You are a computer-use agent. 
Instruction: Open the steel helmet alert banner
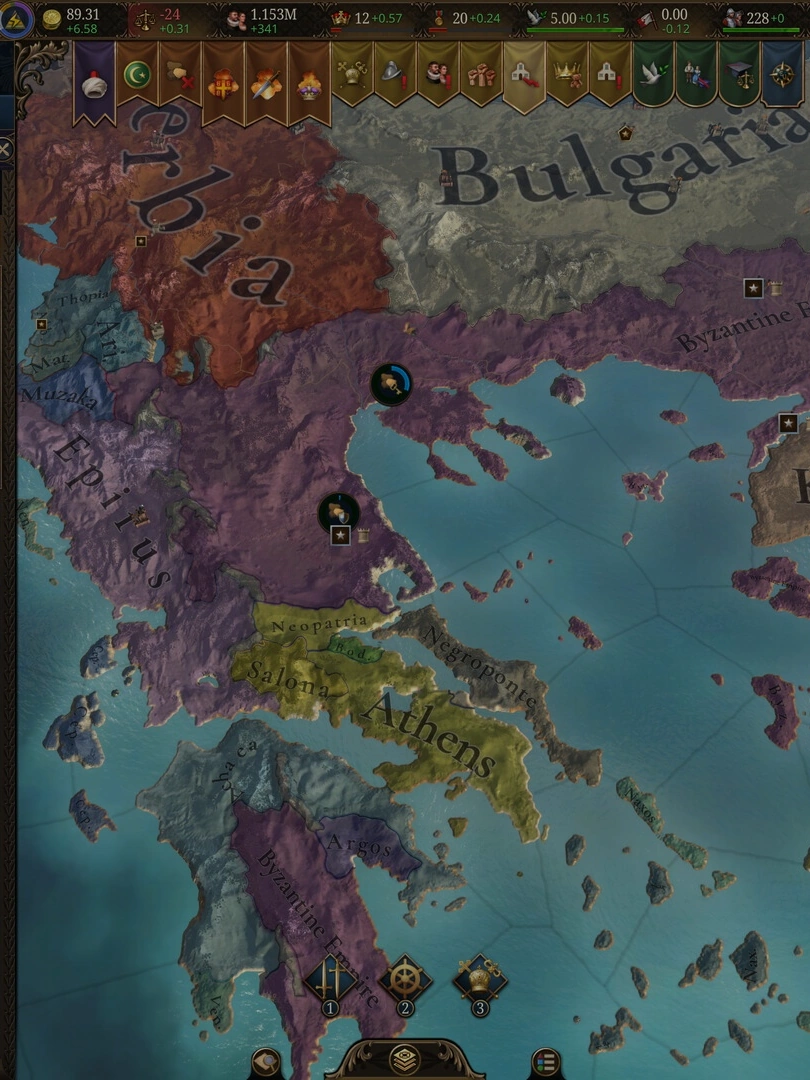(x=395, y=76)
